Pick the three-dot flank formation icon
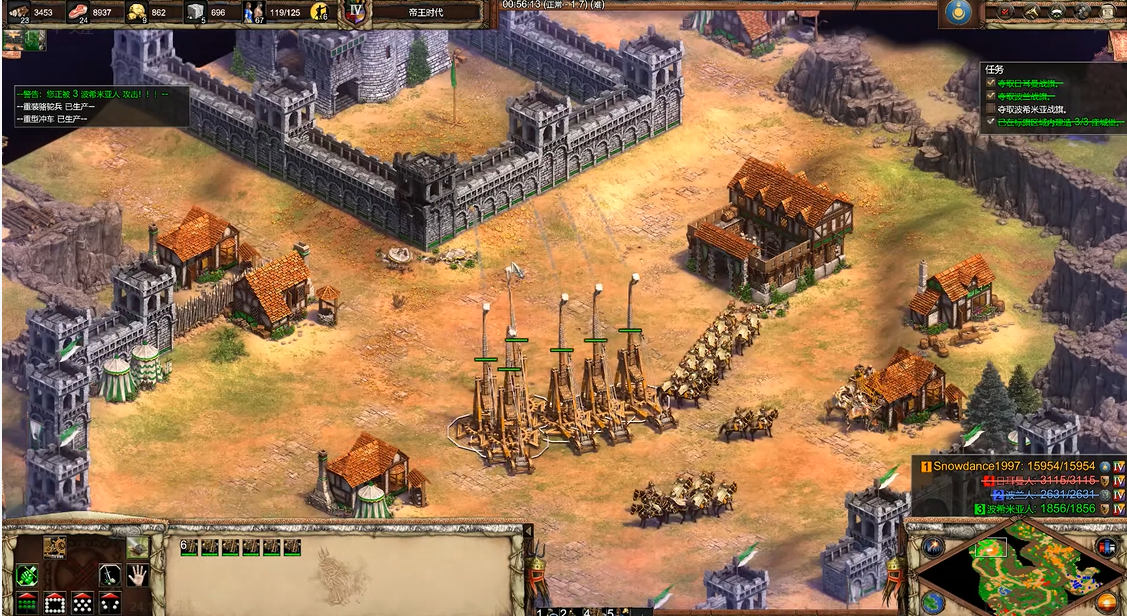This screenshot has width=1127, height=616. (110, 603)
